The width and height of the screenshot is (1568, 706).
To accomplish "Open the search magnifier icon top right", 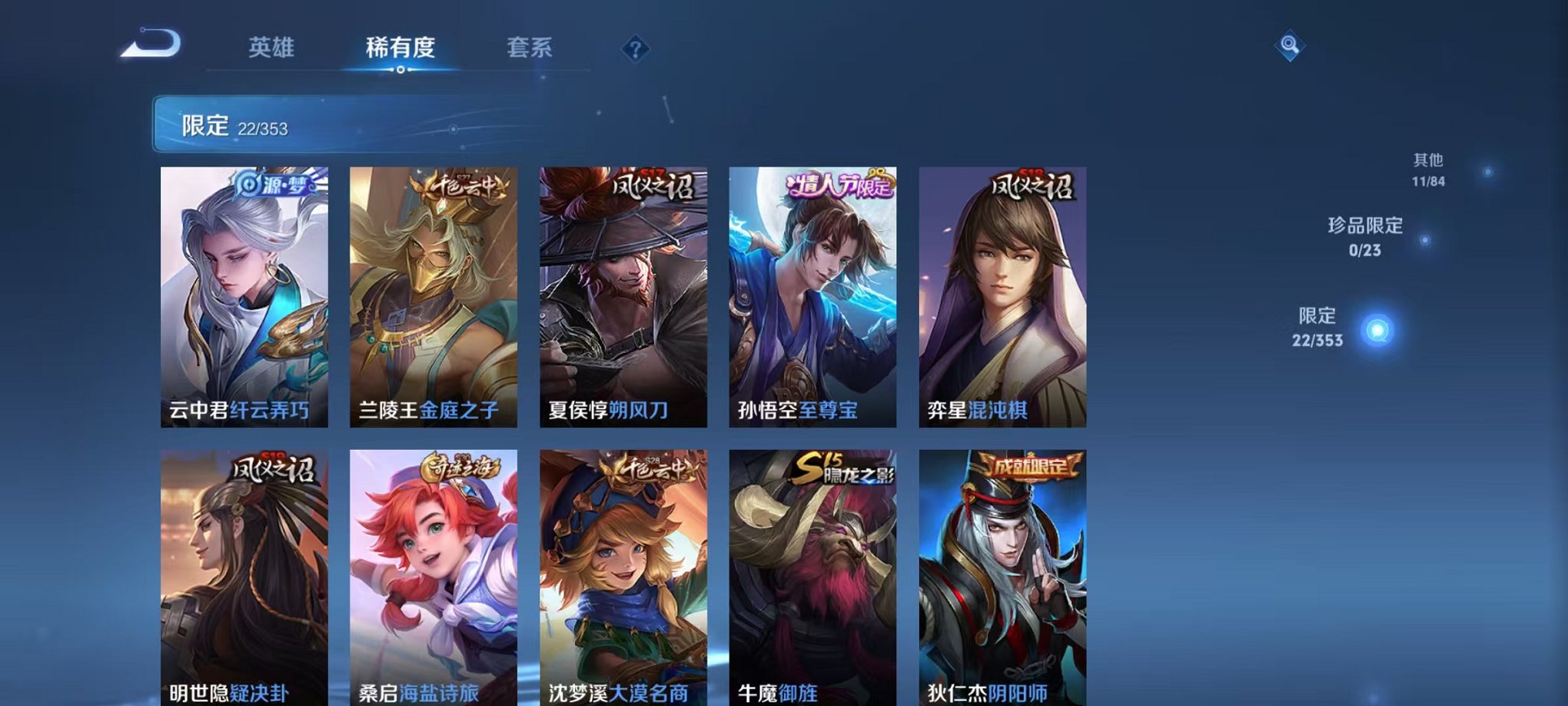I will pos(1291,46).
